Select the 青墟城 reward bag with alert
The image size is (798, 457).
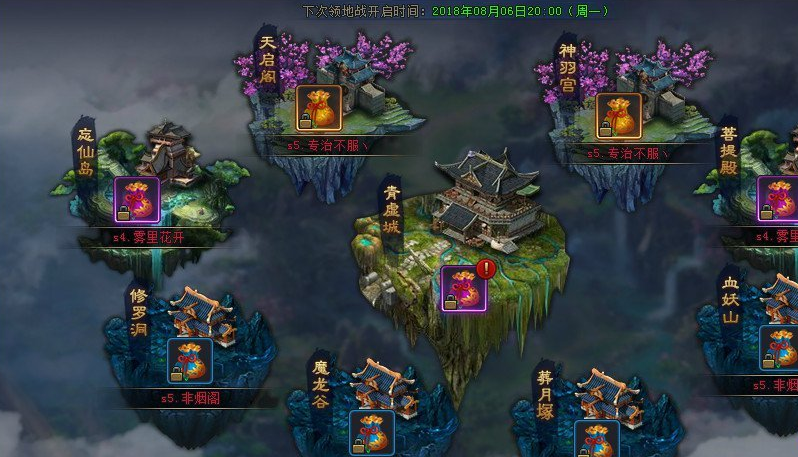pyautogui.click(x=463, y=289)
